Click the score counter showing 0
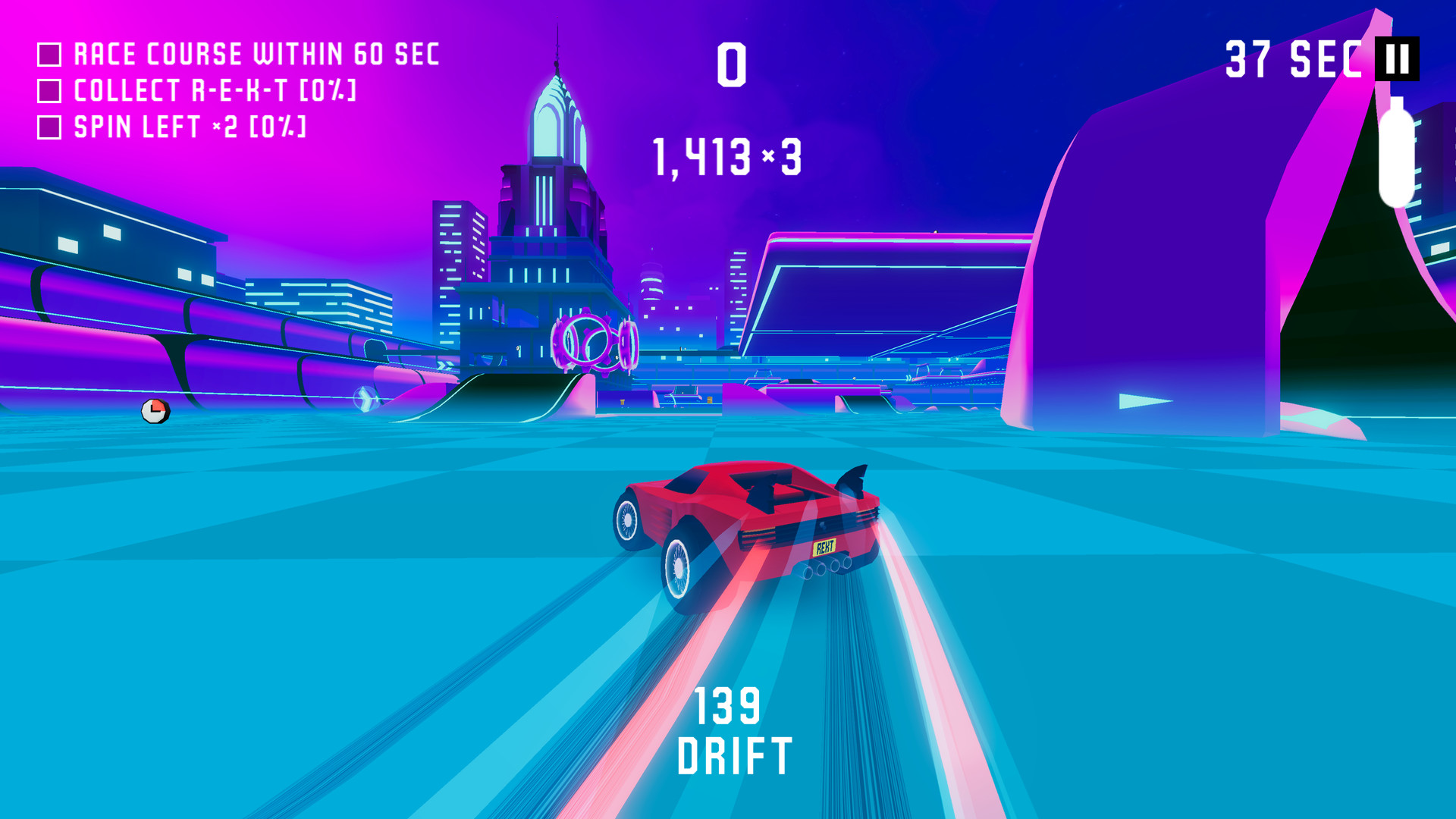1456x819 pixels. pos(732,64)
